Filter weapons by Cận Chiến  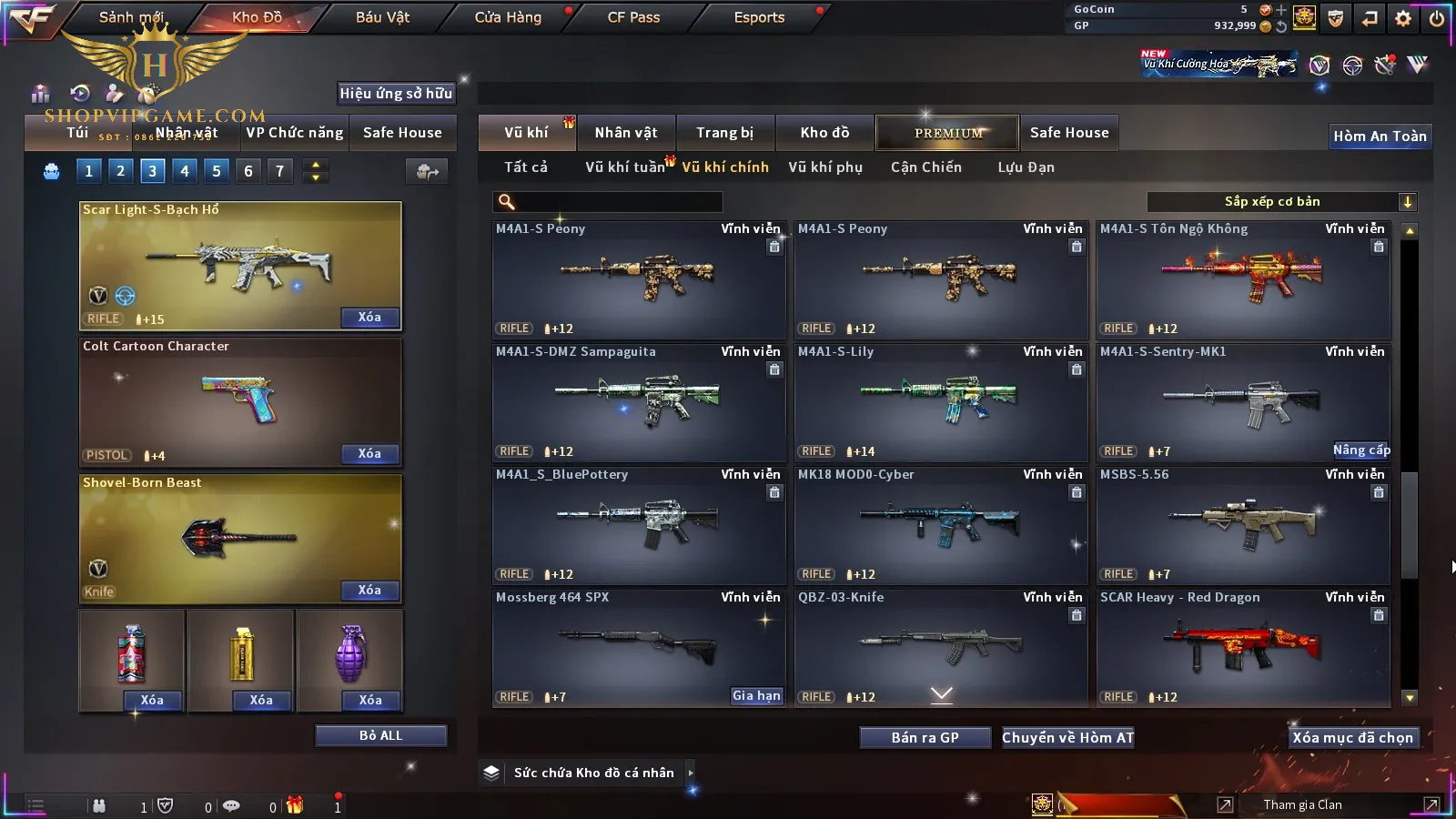[925, 167]
